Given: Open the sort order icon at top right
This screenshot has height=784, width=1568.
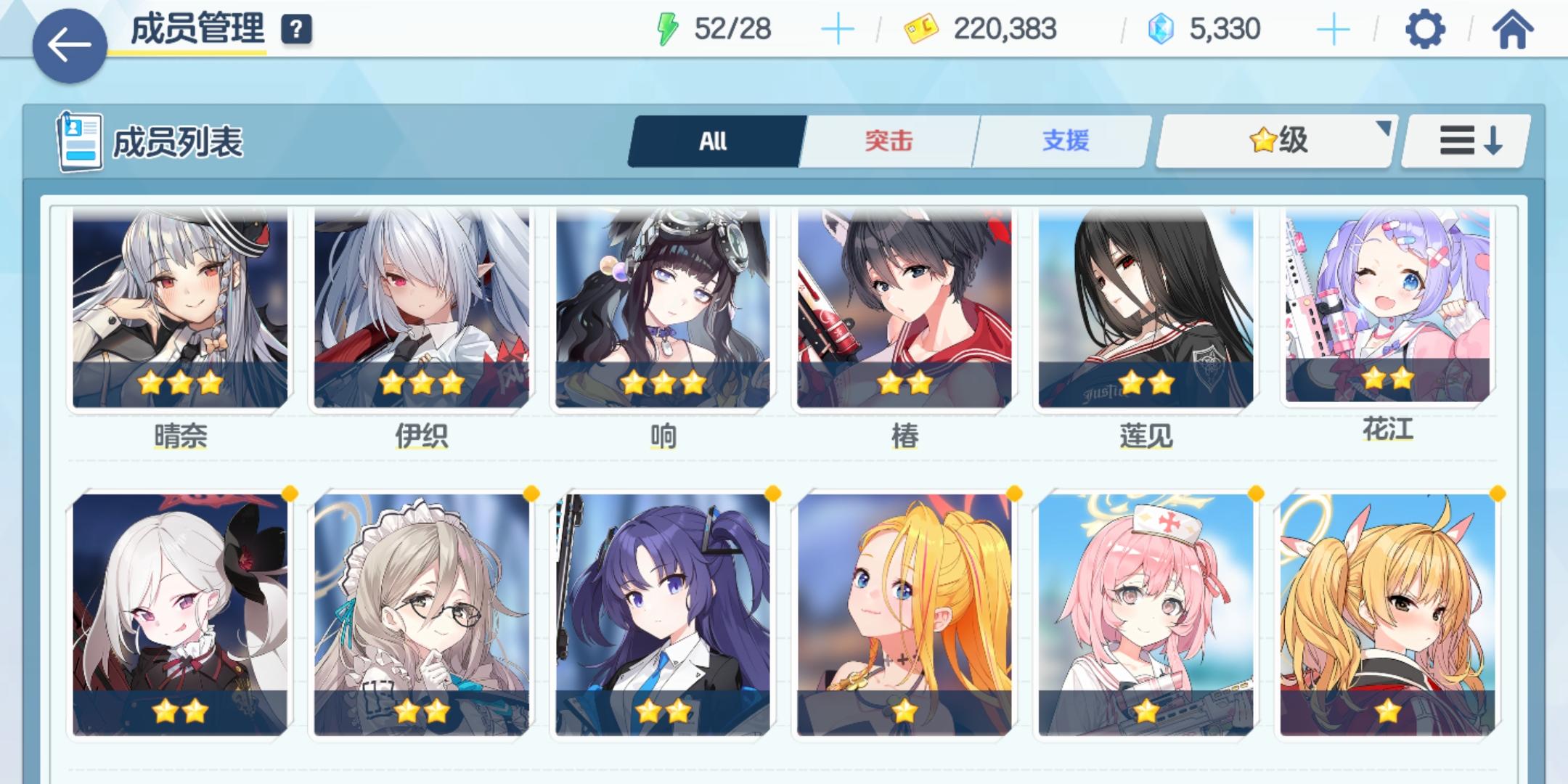Looking at the screenshot, I should (x=1463, y=139).
